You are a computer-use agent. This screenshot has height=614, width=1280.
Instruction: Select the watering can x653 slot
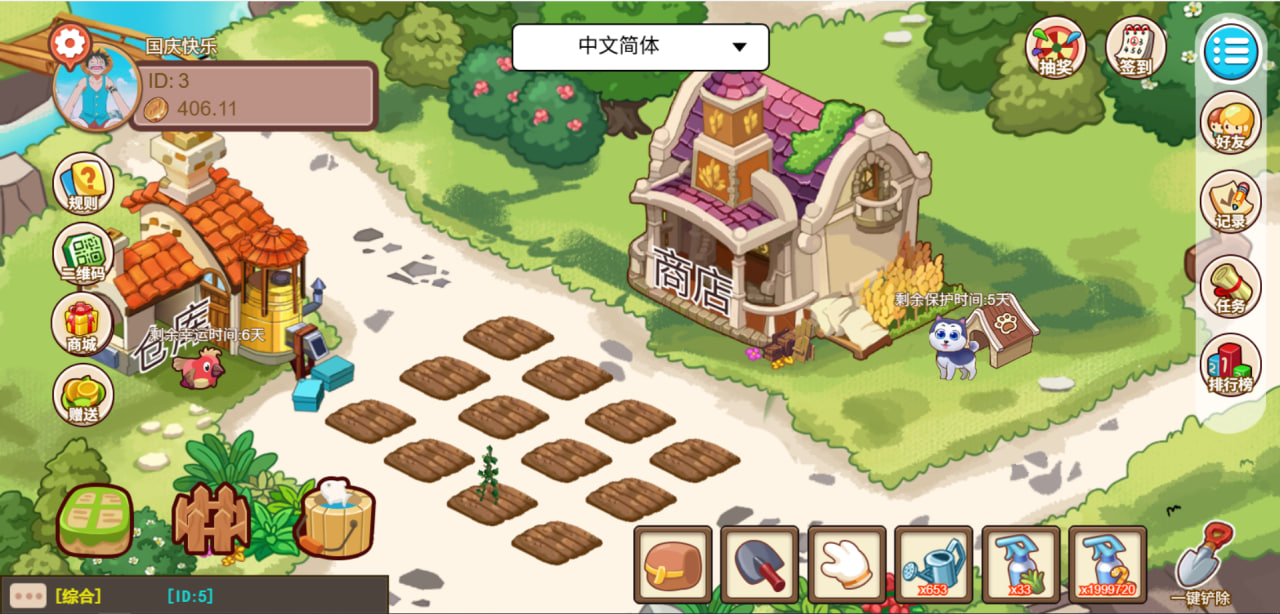click(933, 565)
